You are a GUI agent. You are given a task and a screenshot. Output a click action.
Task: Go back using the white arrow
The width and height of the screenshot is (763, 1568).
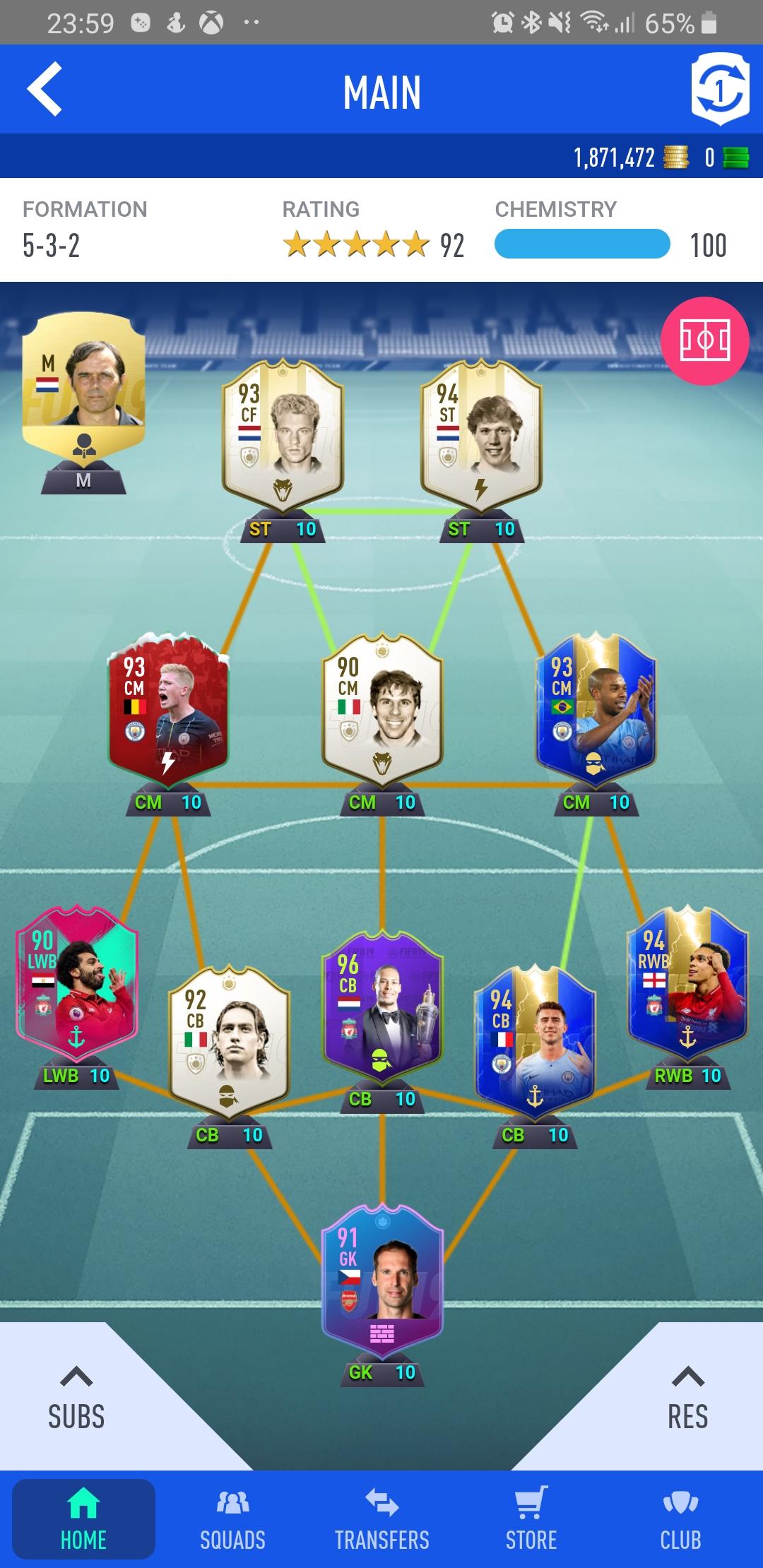pos(45,90)
